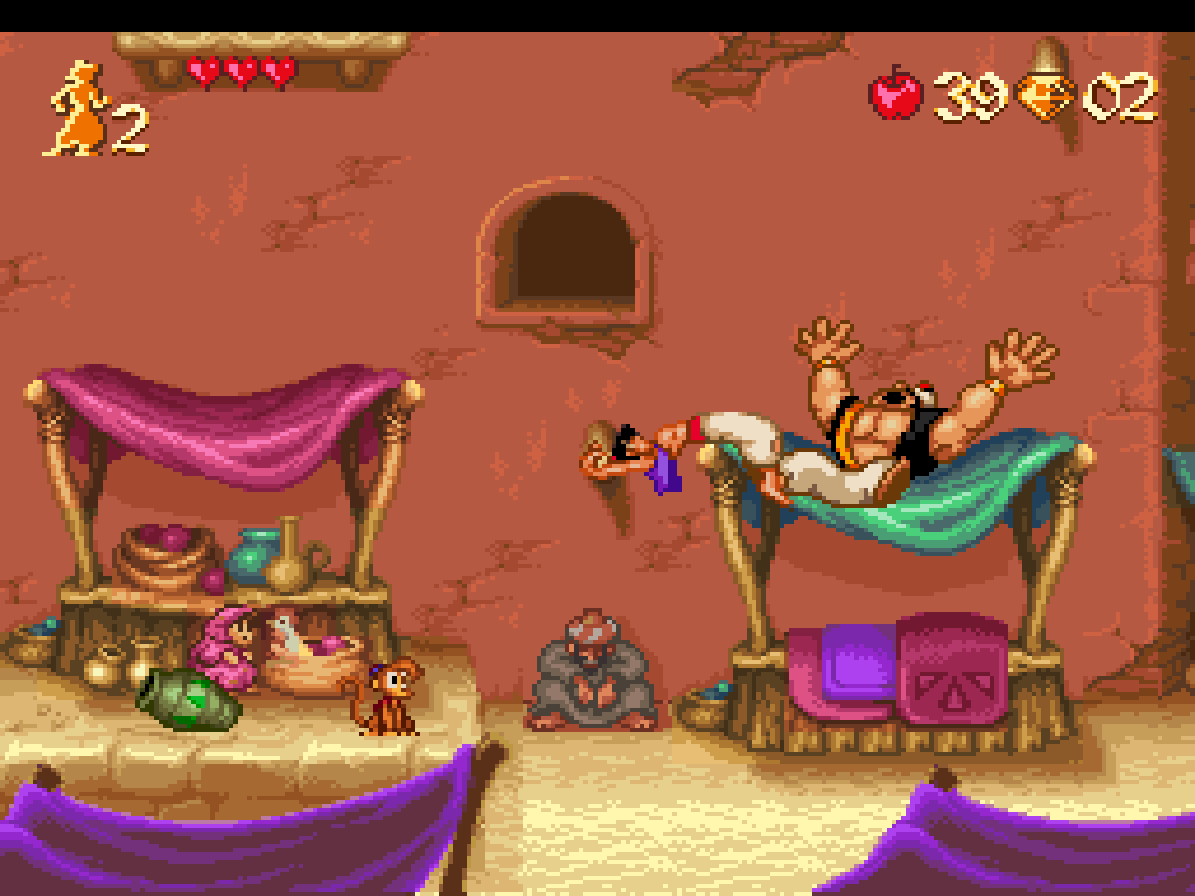Select the orange gem counter icon
This screenshot has width=1195, height=896.
pos(1046,97)
